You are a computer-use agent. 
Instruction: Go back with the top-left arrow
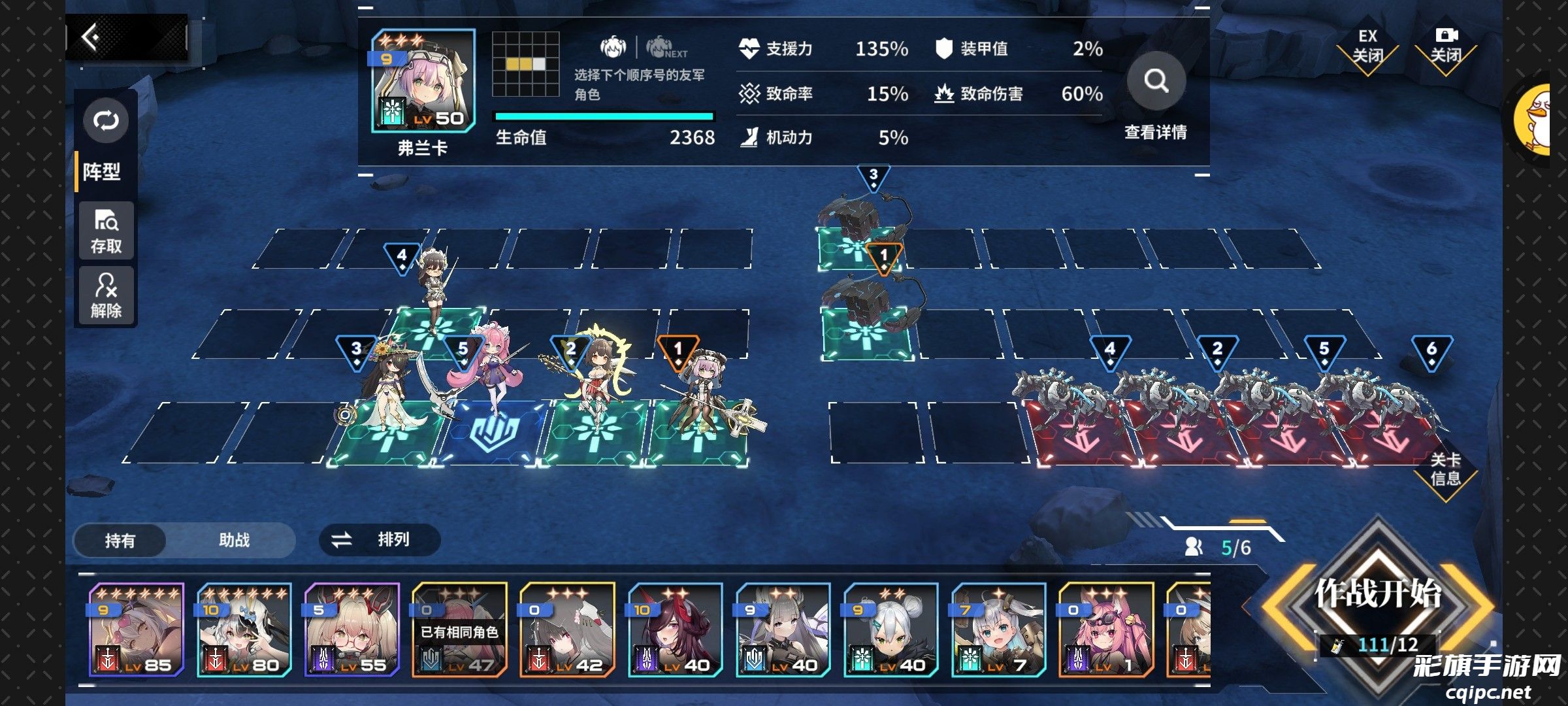click(x=91, y=37)
